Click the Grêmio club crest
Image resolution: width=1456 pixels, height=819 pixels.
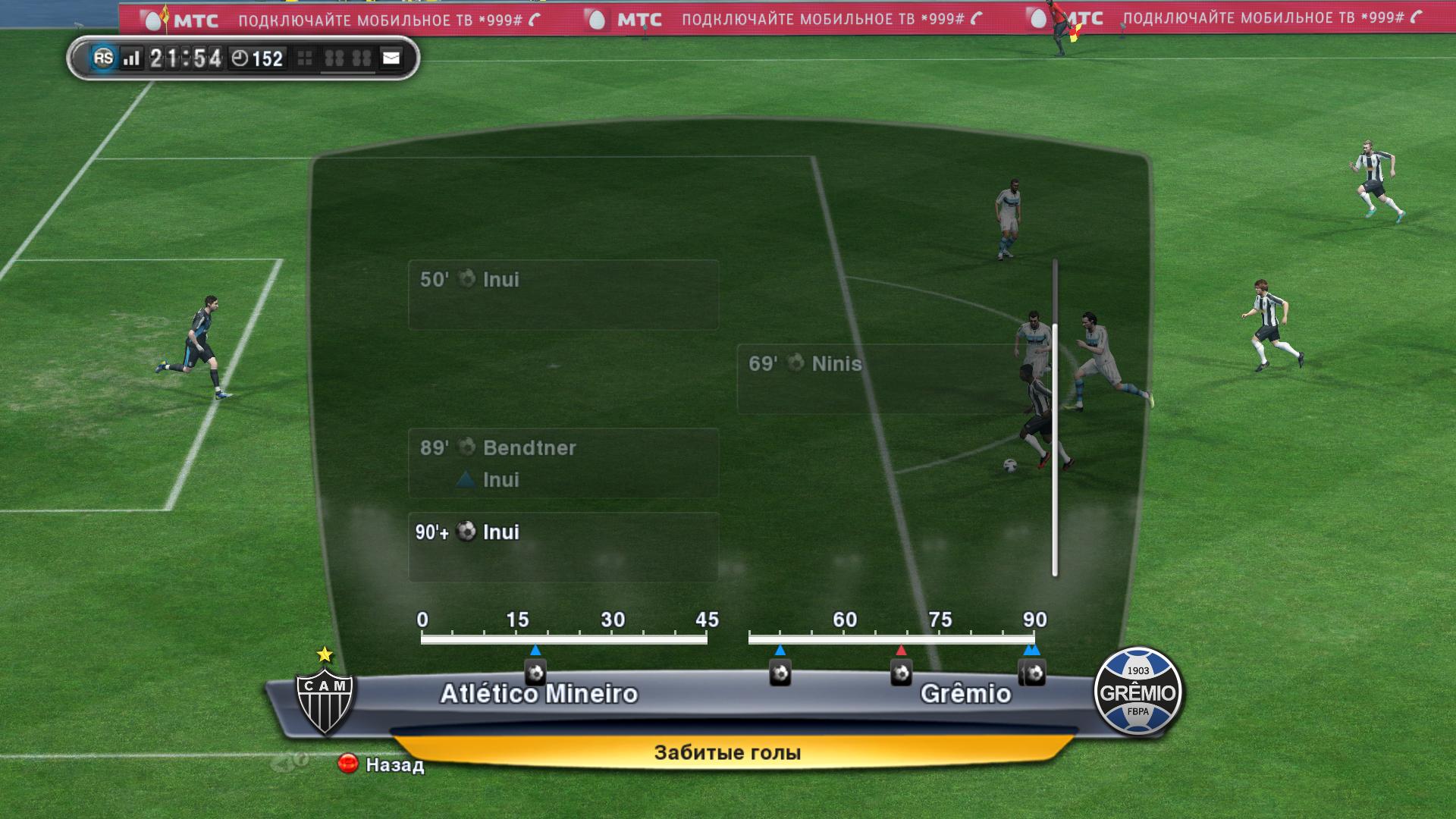tap(1137, 691)
